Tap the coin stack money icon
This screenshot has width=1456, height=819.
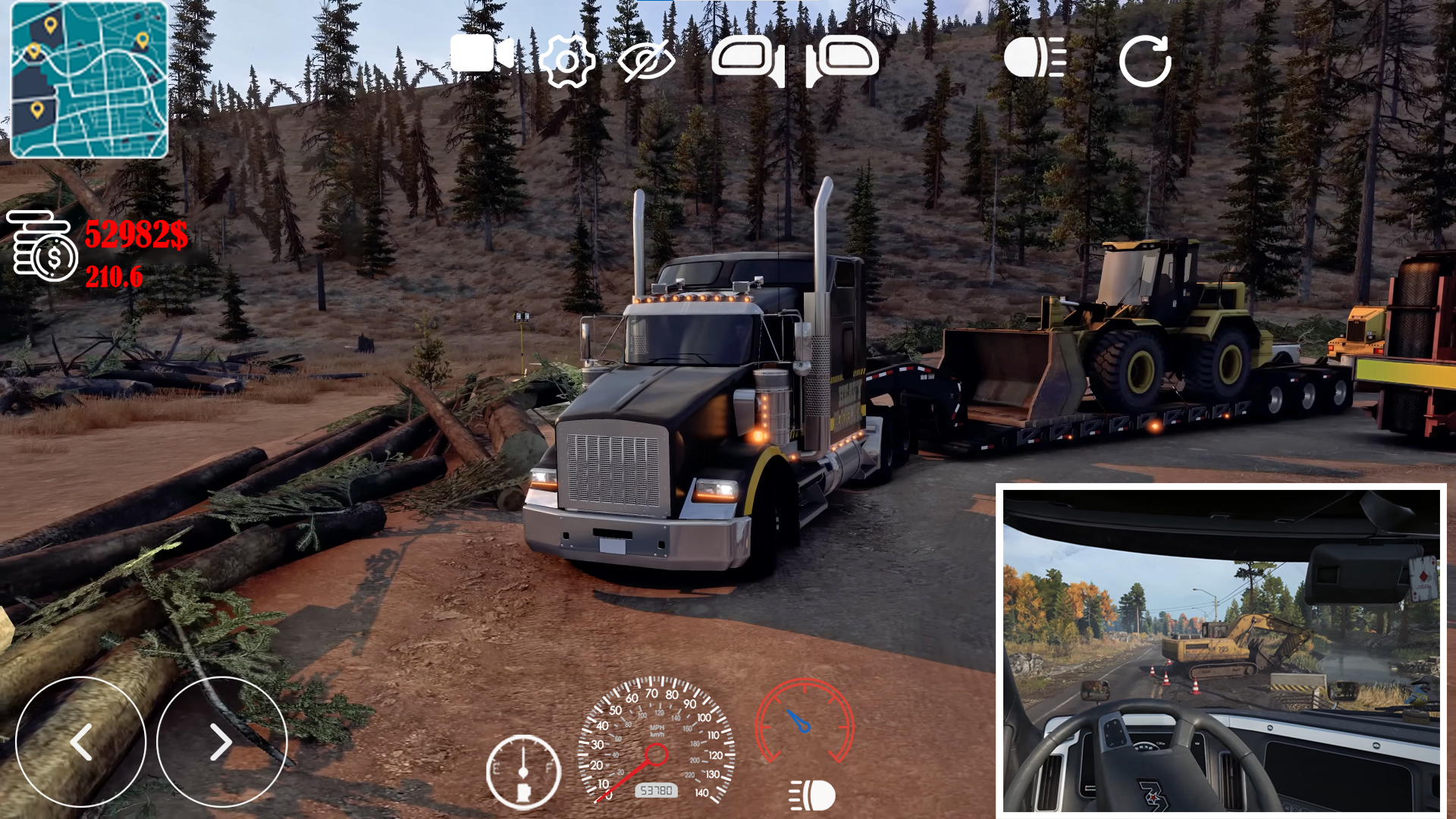point(42,246)
